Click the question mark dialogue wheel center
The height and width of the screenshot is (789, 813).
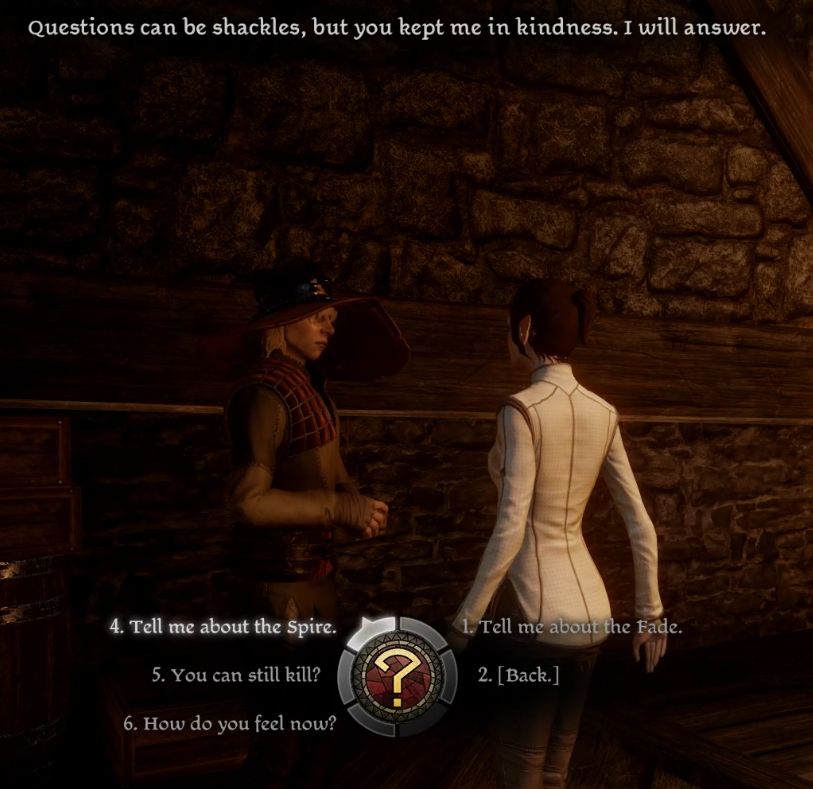coord(395,675)
